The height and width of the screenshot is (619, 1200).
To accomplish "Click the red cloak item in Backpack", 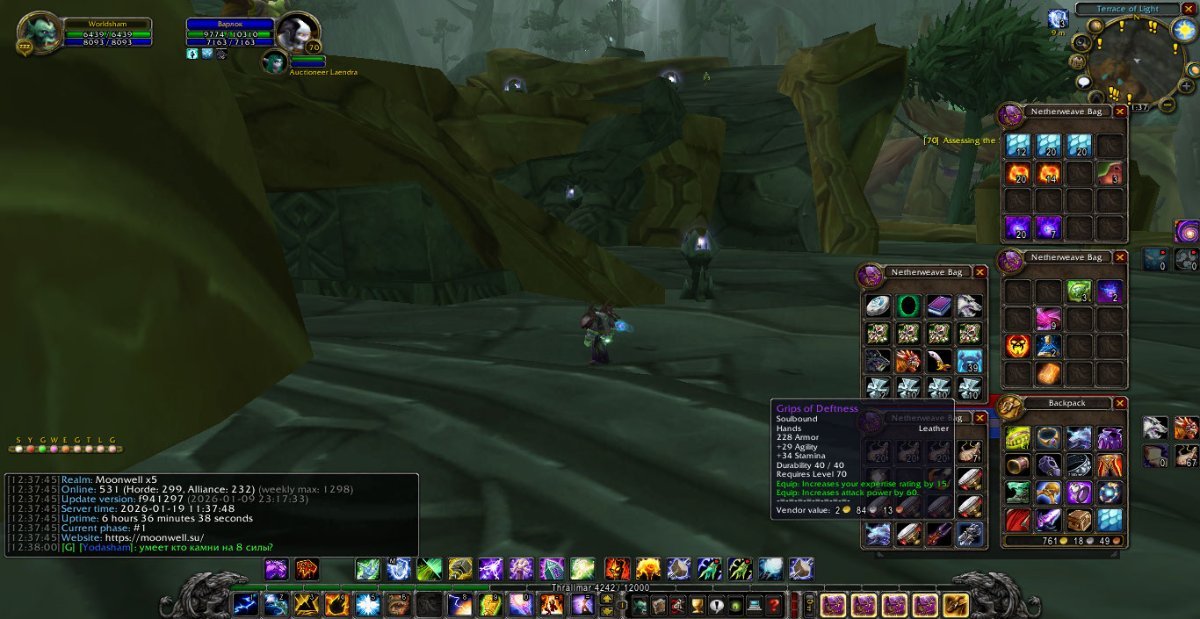I will coord(1018,520).
